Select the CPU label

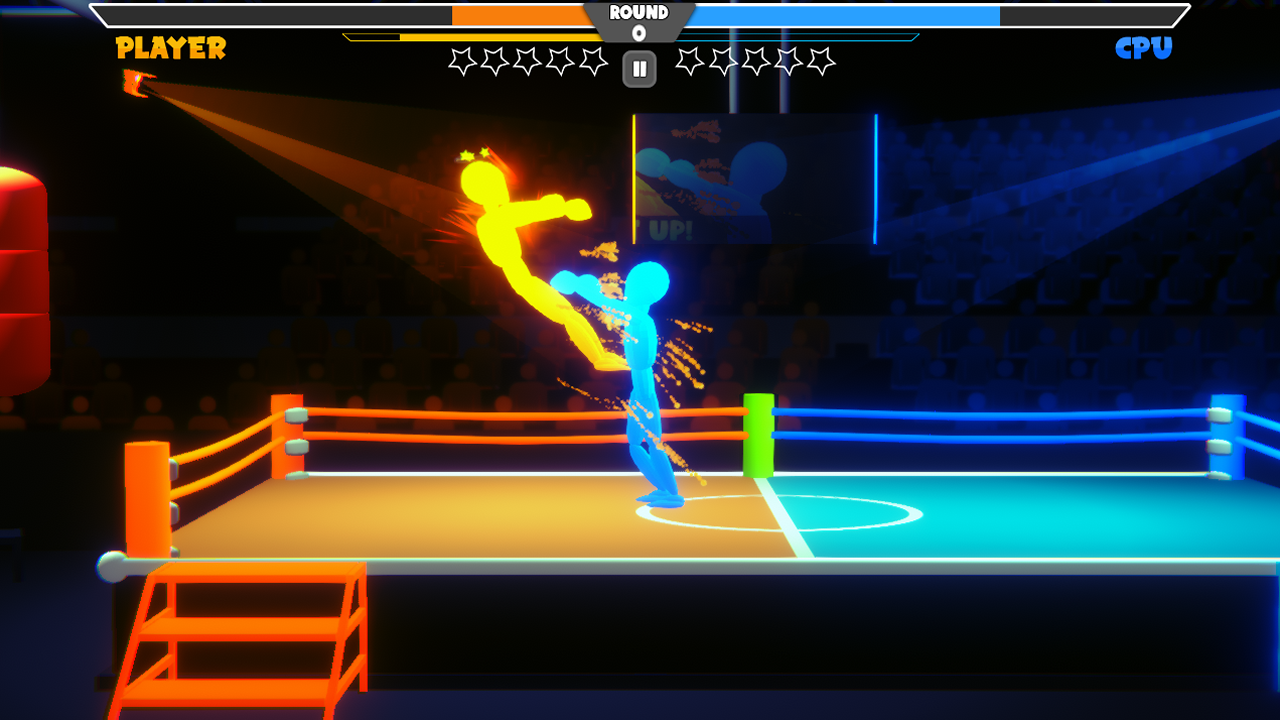pos(1143,46)
